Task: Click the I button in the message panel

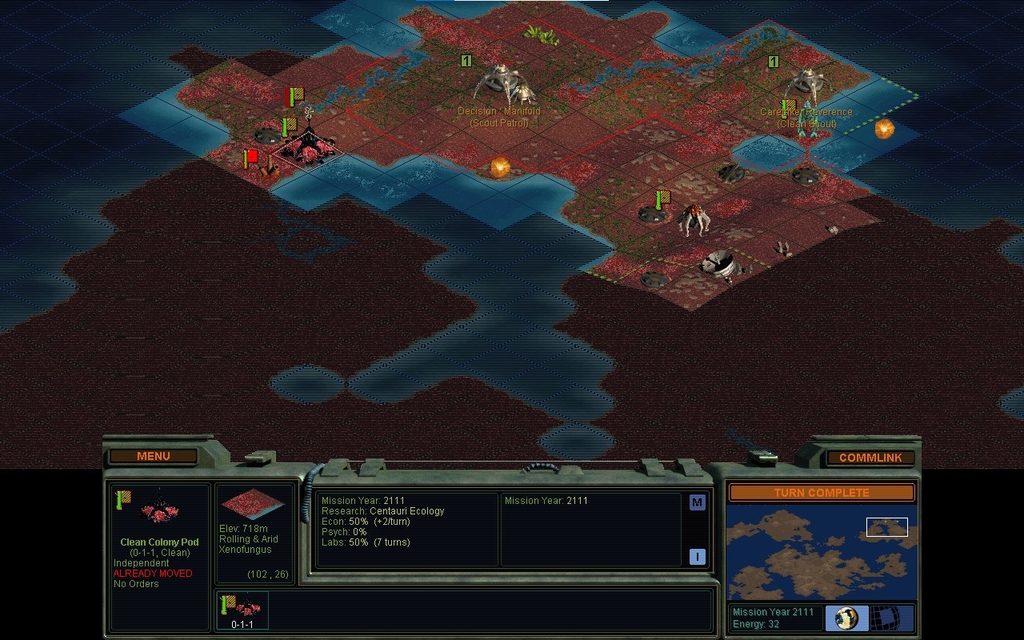Action: 697,557
